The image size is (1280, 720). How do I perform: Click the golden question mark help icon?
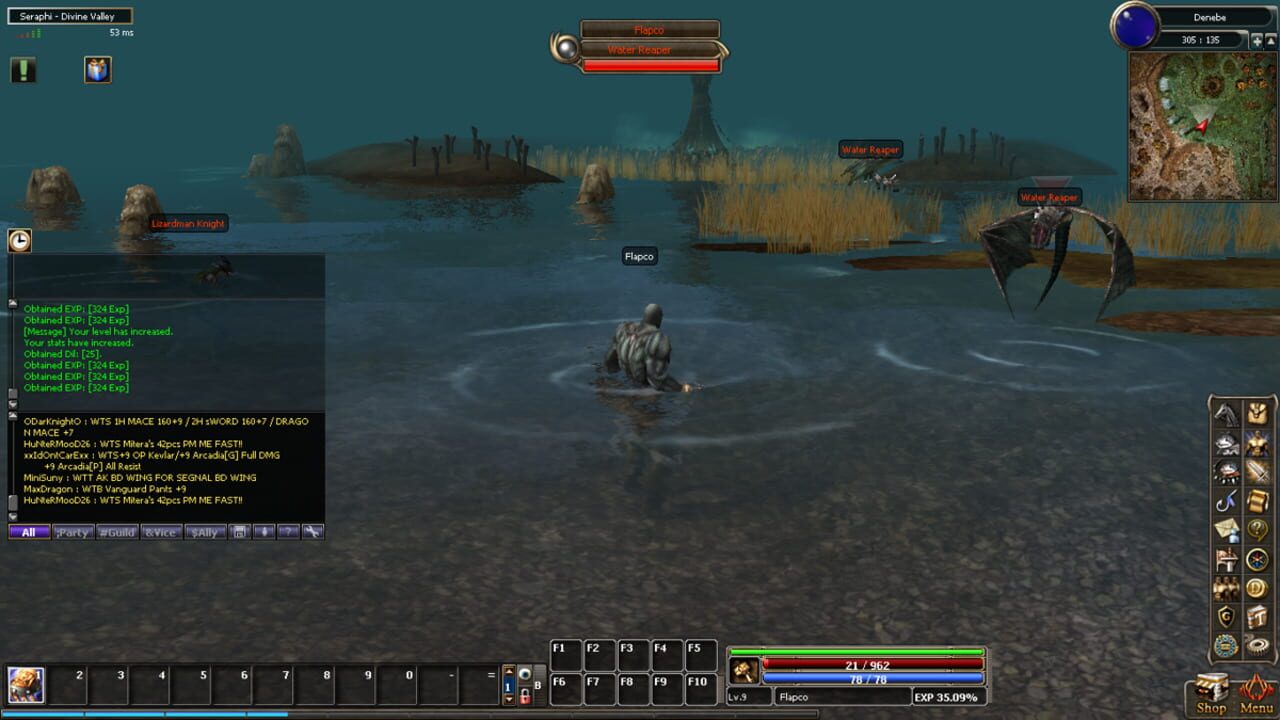tap(1258, 529)
